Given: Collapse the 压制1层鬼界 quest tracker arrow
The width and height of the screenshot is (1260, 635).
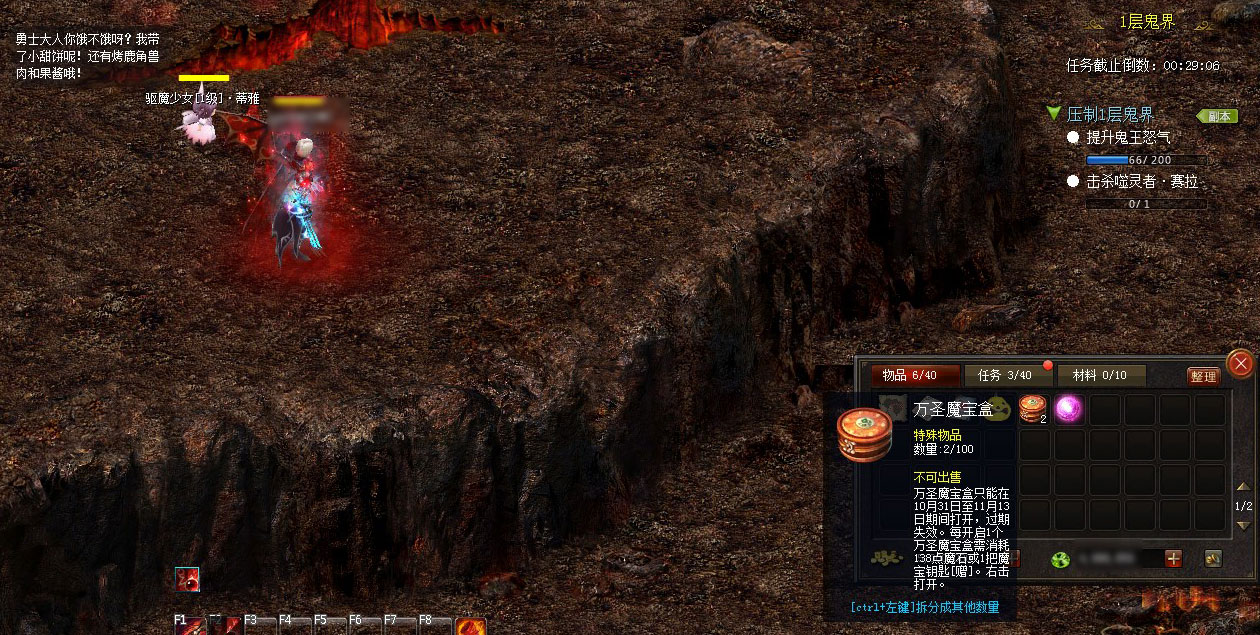Looking at the screenshot, I should [x=1053, y=114].
